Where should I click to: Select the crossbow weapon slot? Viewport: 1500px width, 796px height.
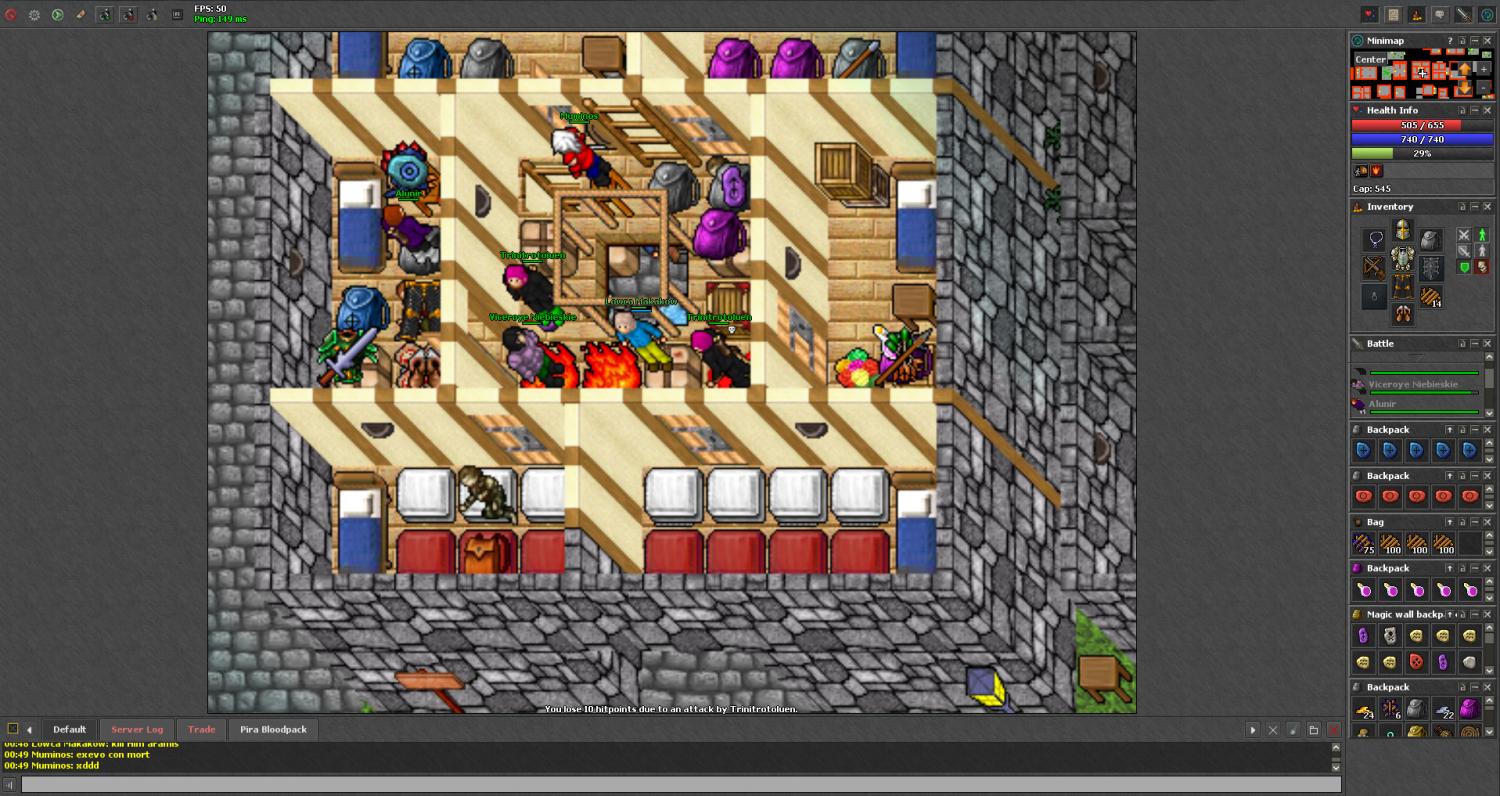(1374, 268)
